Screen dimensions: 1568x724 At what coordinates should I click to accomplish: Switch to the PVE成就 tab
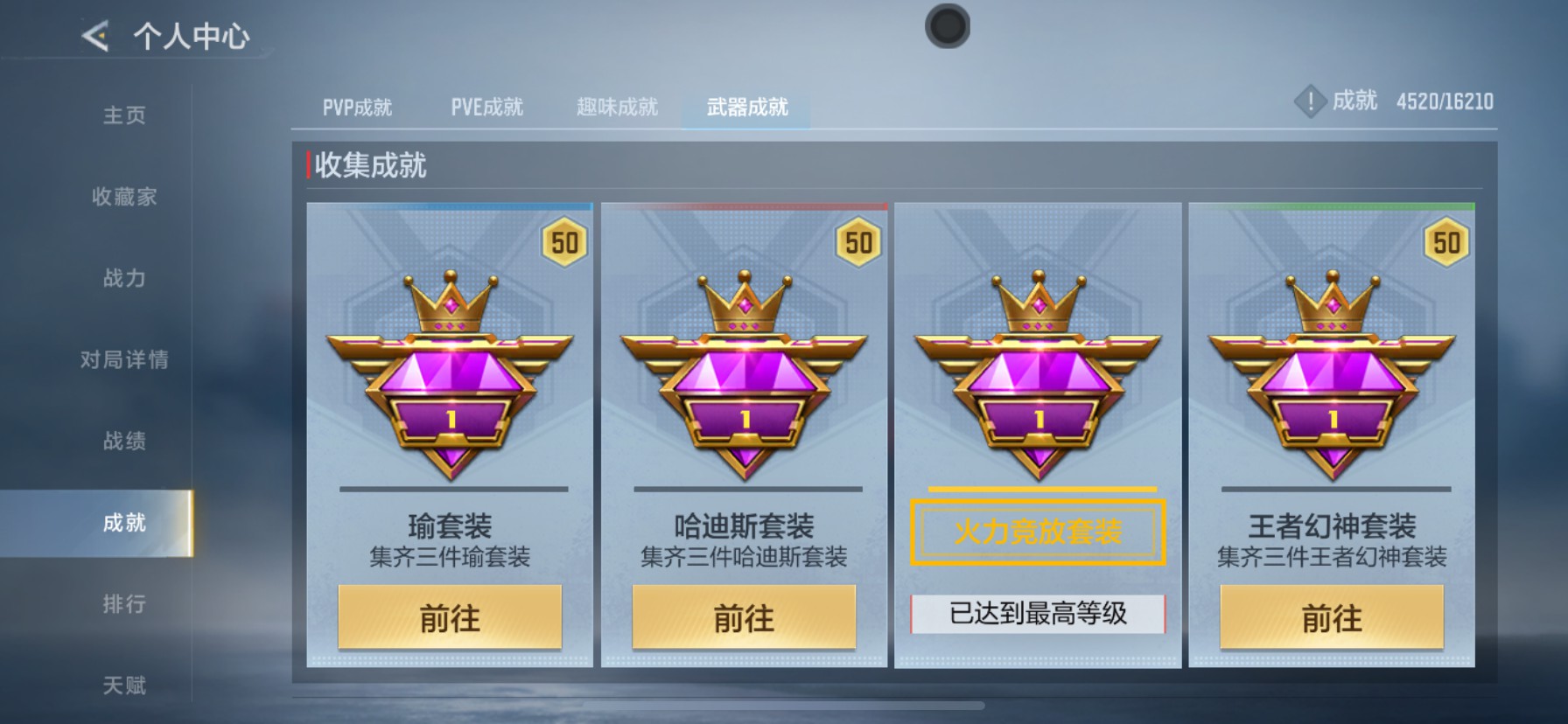487,106
